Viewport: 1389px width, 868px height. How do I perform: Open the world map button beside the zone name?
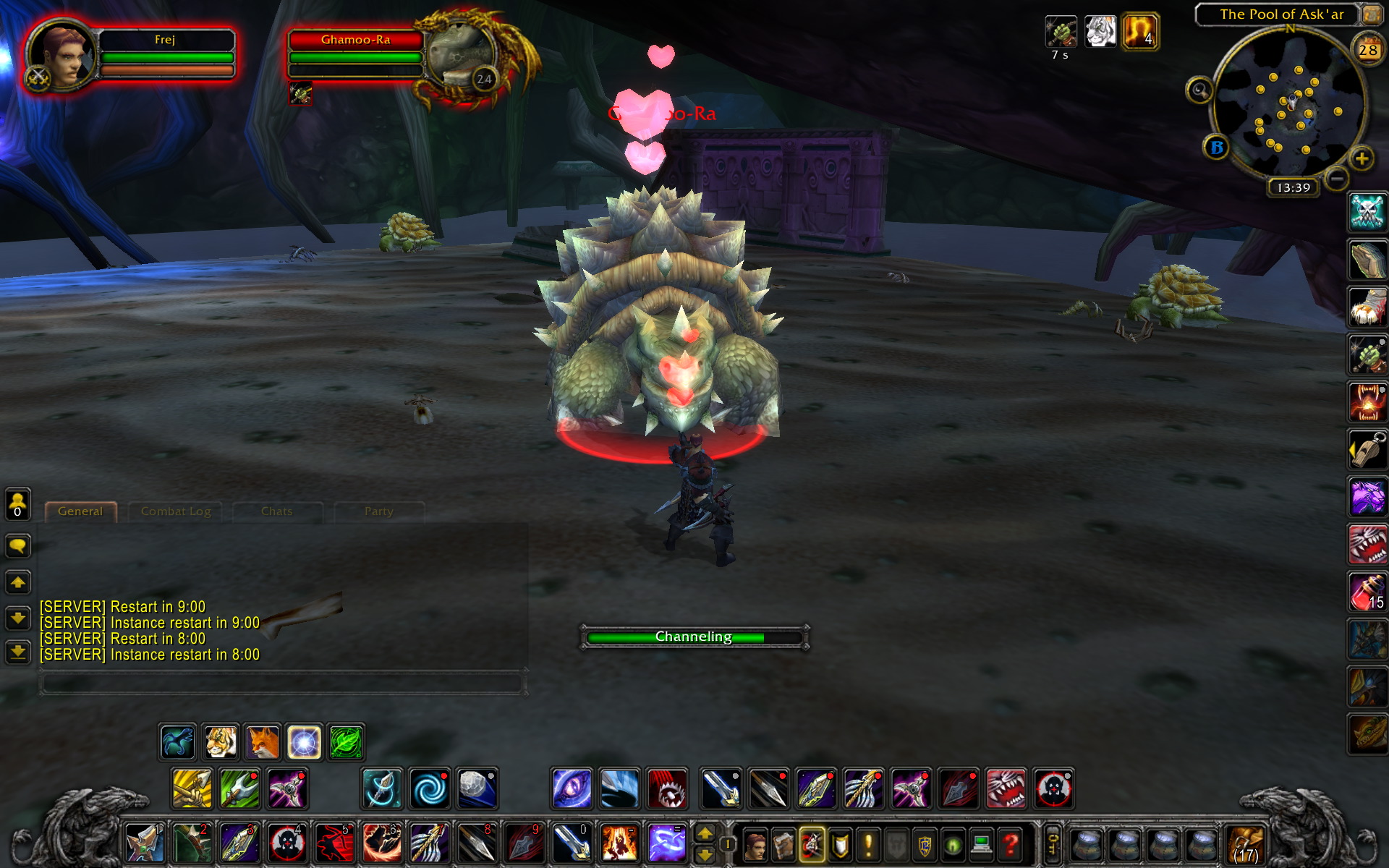tap(1371, 14)
